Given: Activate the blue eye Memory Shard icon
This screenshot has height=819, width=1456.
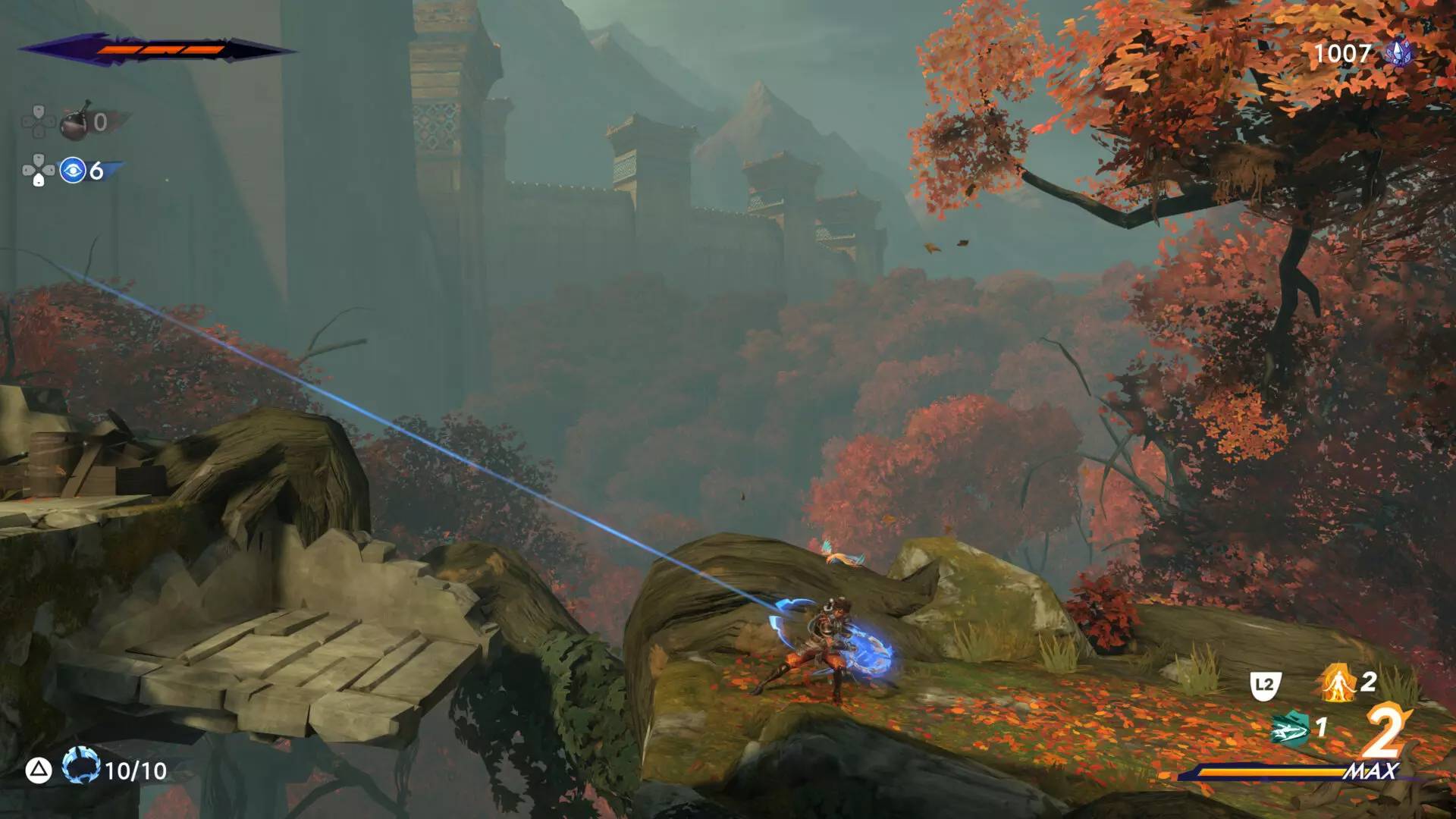Looking at the screenshot, I should point(73,171).
